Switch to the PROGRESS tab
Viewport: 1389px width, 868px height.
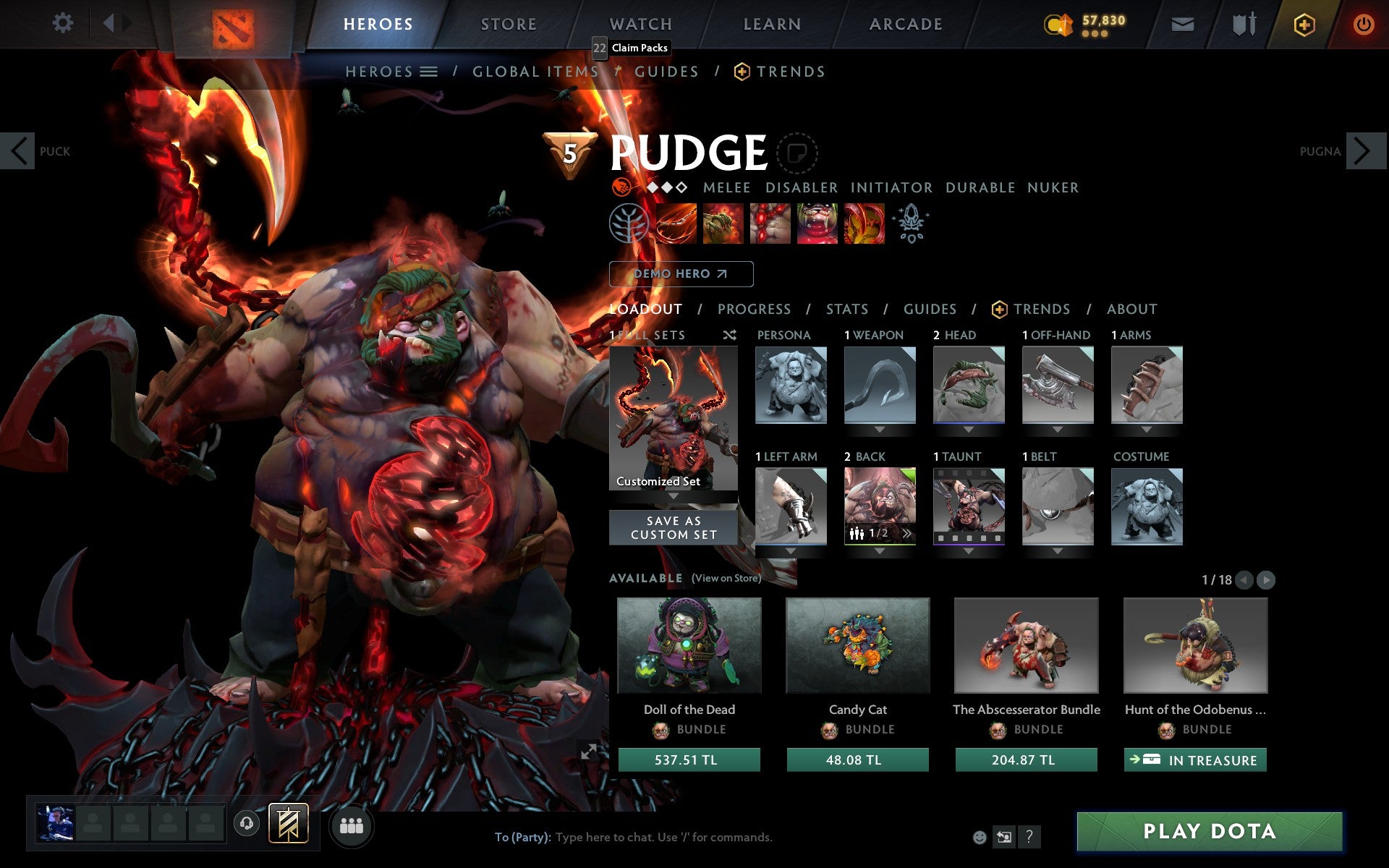[x=754, y=309]
